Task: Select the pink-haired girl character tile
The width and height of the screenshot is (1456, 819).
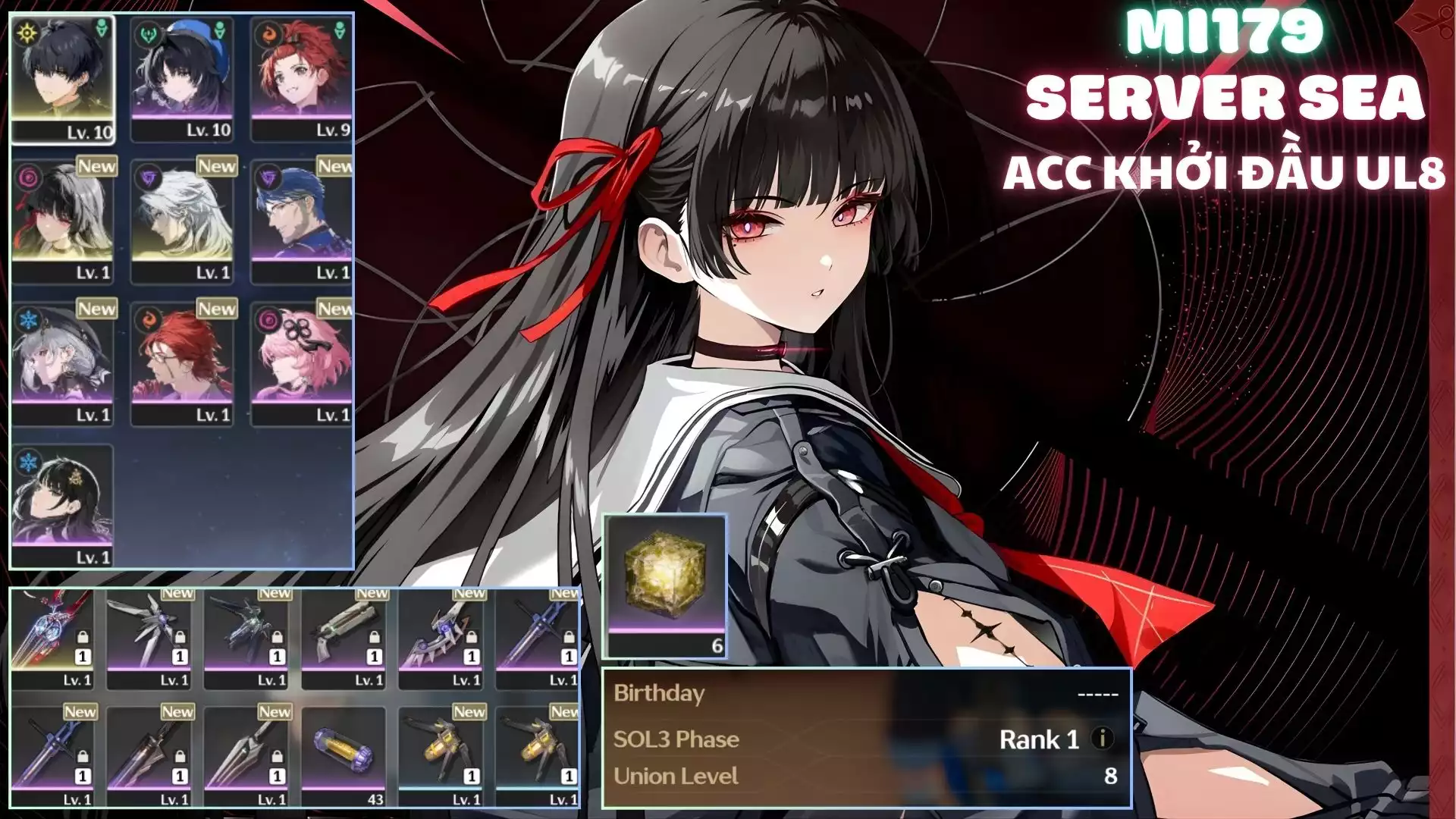Action: pos(302,364)
